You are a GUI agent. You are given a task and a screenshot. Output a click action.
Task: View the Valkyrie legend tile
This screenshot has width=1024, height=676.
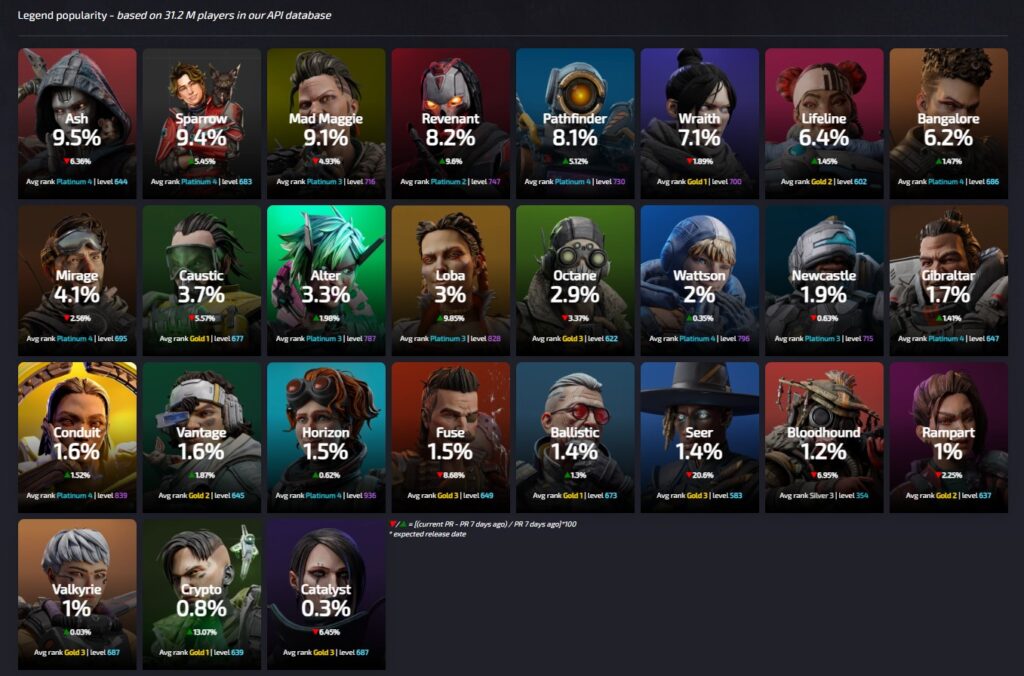77,592
